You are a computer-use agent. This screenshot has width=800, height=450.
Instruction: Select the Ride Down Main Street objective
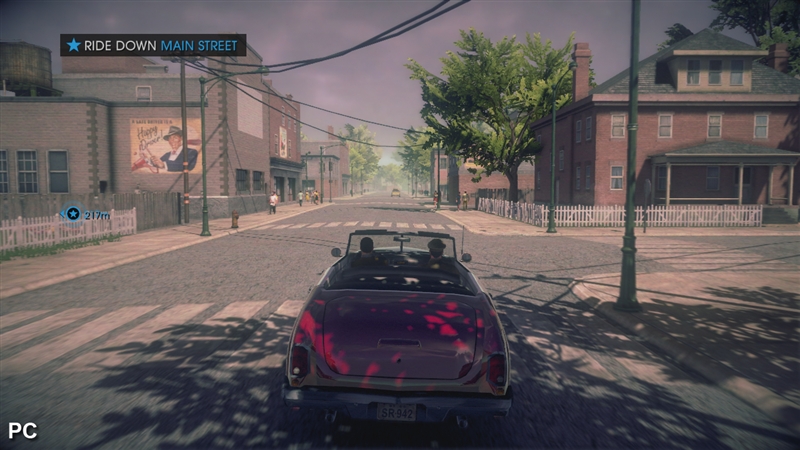[153, 45]
